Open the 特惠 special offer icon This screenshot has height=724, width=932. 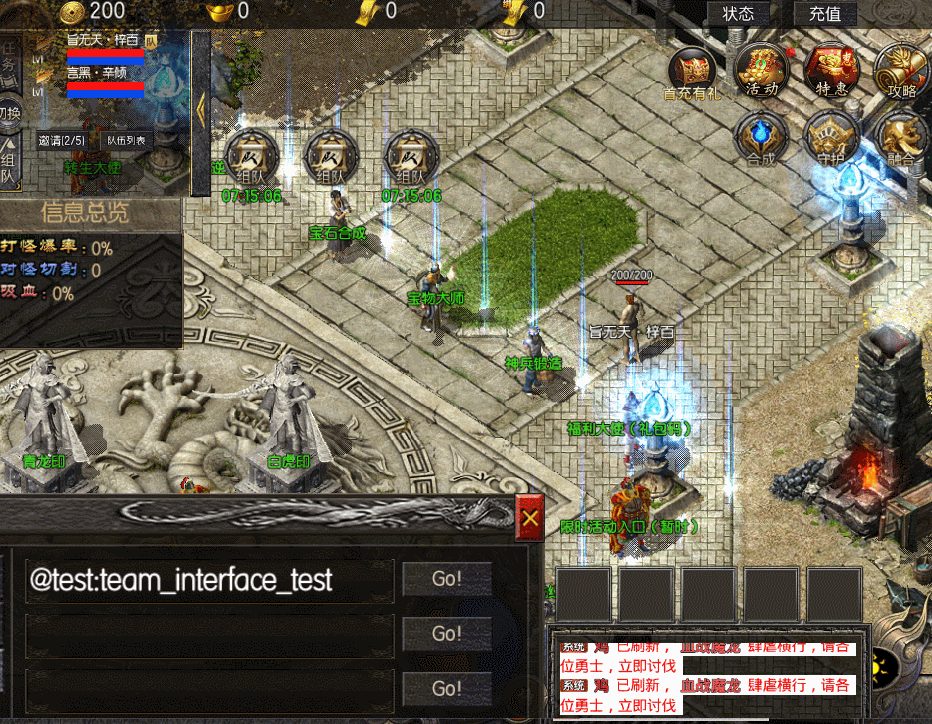point(831,70)
